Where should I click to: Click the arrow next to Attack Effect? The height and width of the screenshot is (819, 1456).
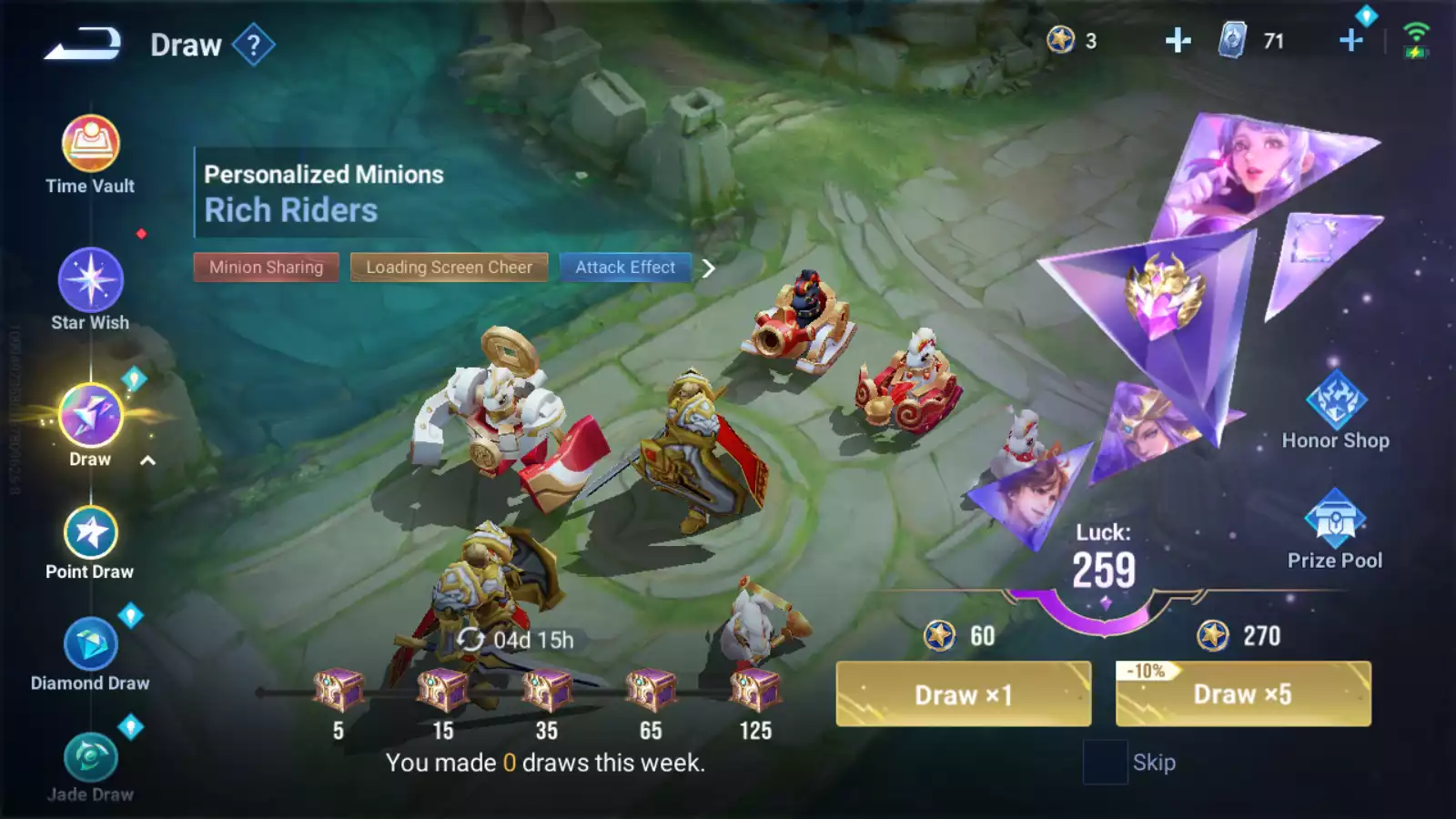click(x=709, y=268)
